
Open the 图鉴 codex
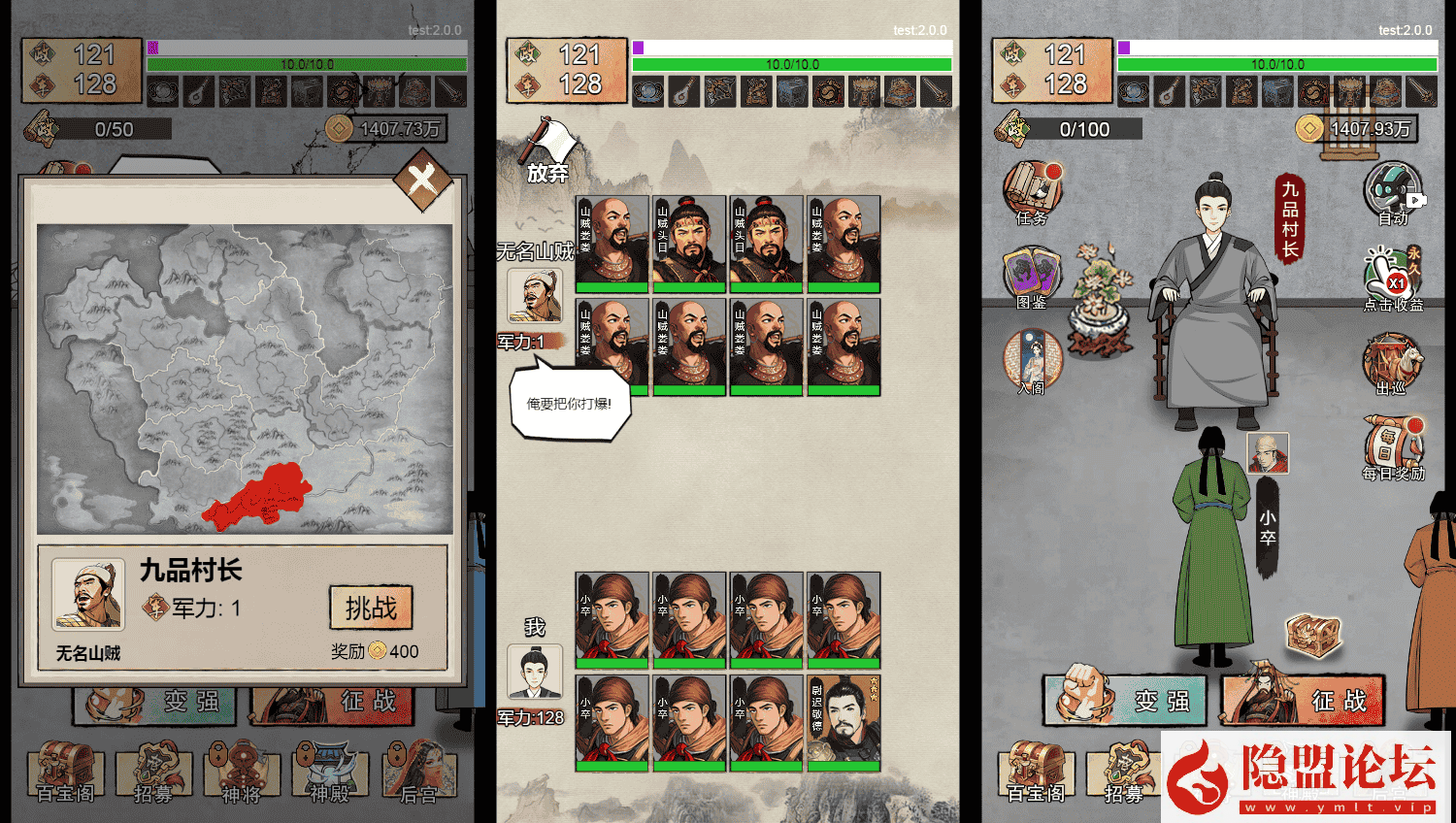click(x=1031, y=277)
